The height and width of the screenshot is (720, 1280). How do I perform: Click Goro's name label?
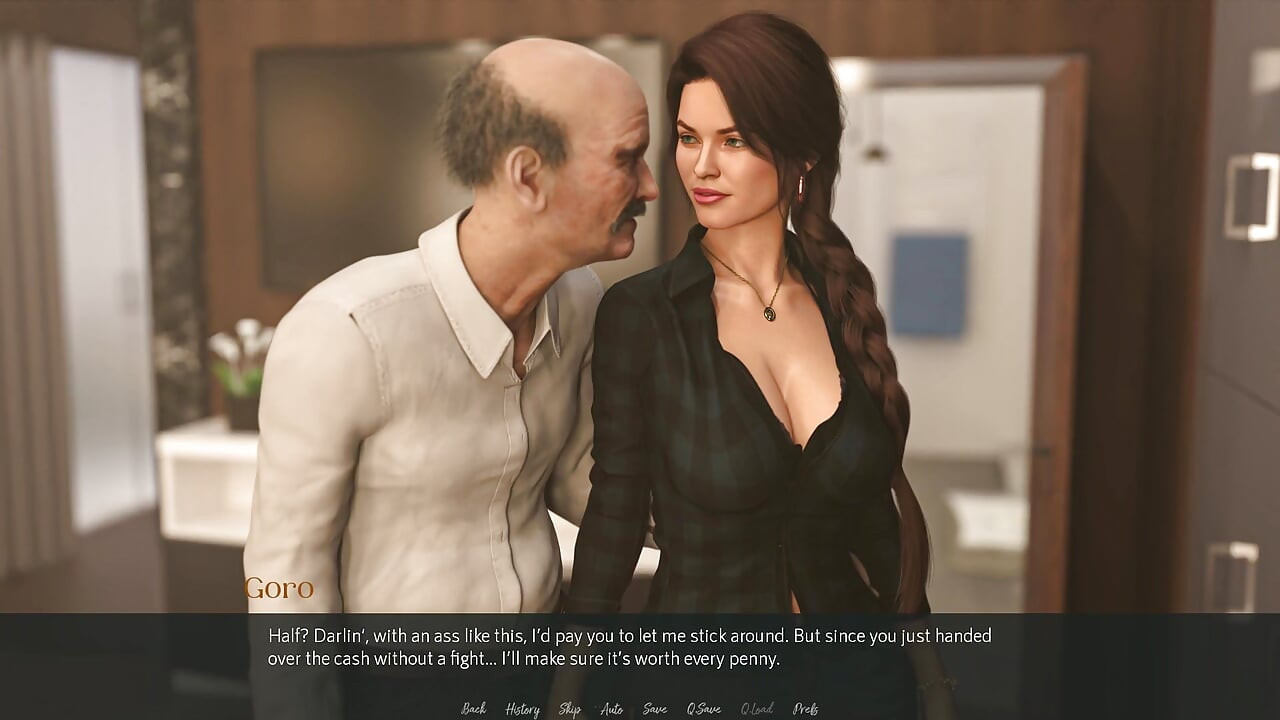(280, 588)
